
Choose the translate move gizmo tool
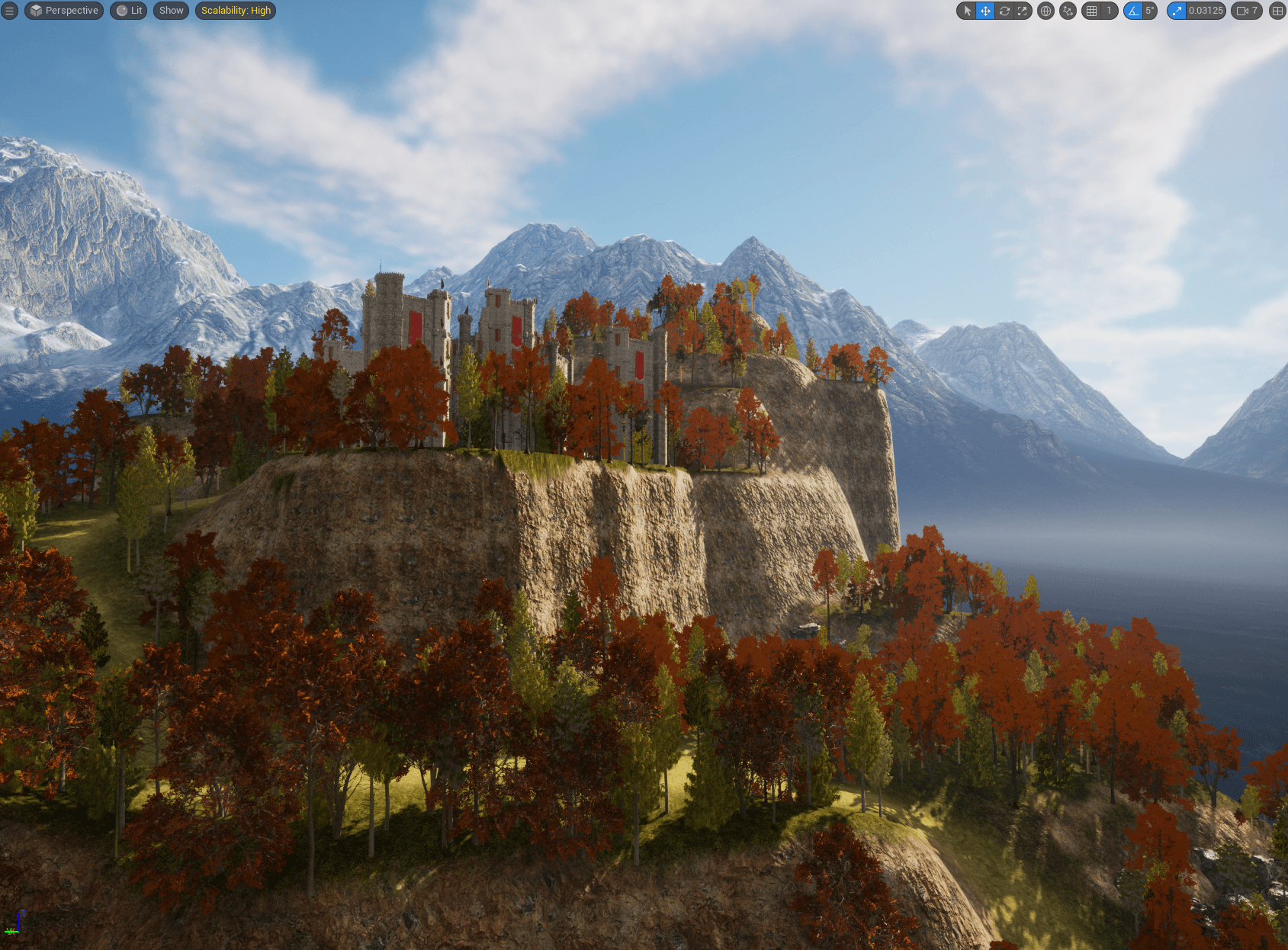985,11
